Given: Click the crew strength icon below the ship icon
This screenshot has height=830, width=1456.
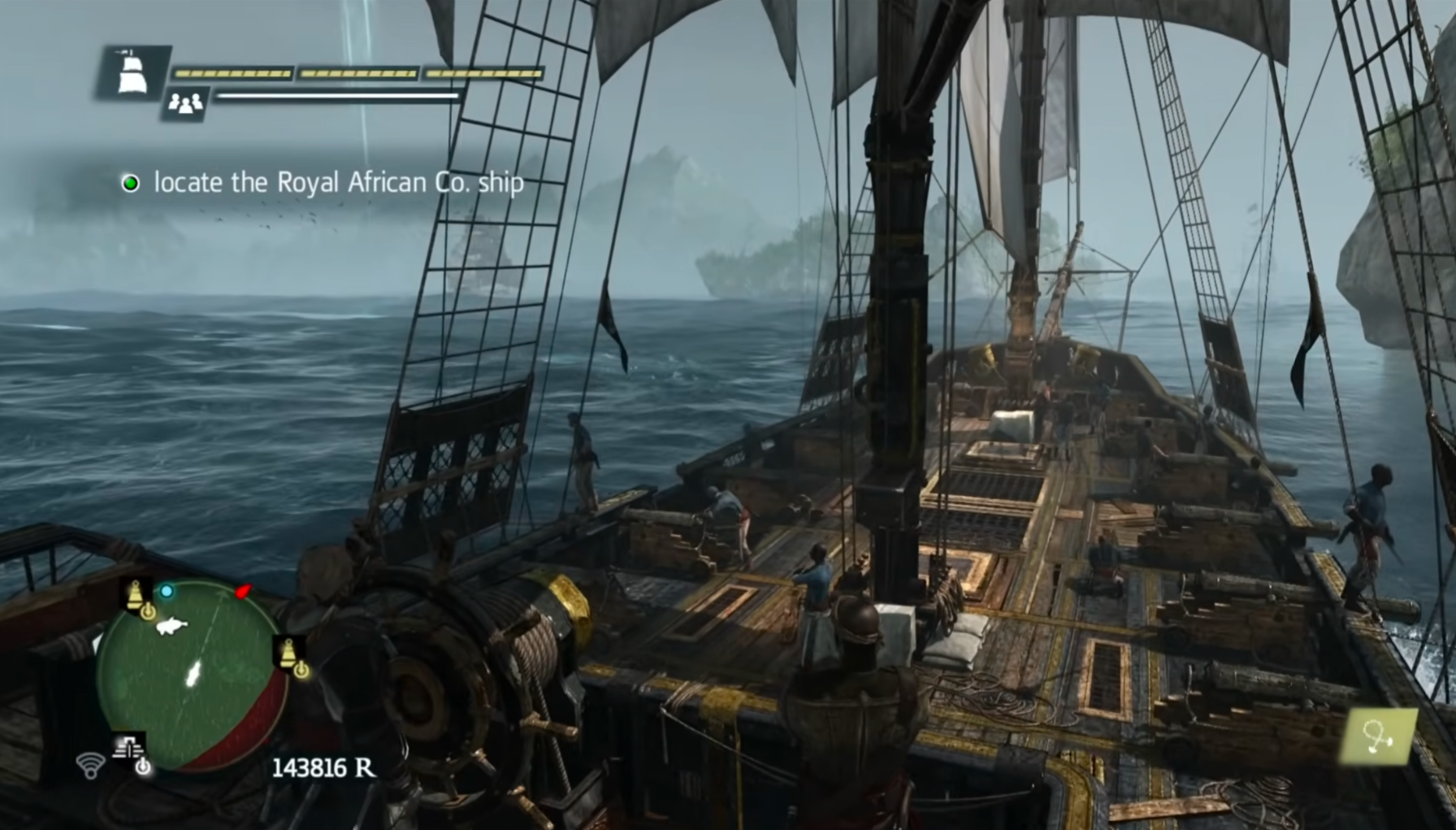Looking at the screenshot, I should (185, 103).
